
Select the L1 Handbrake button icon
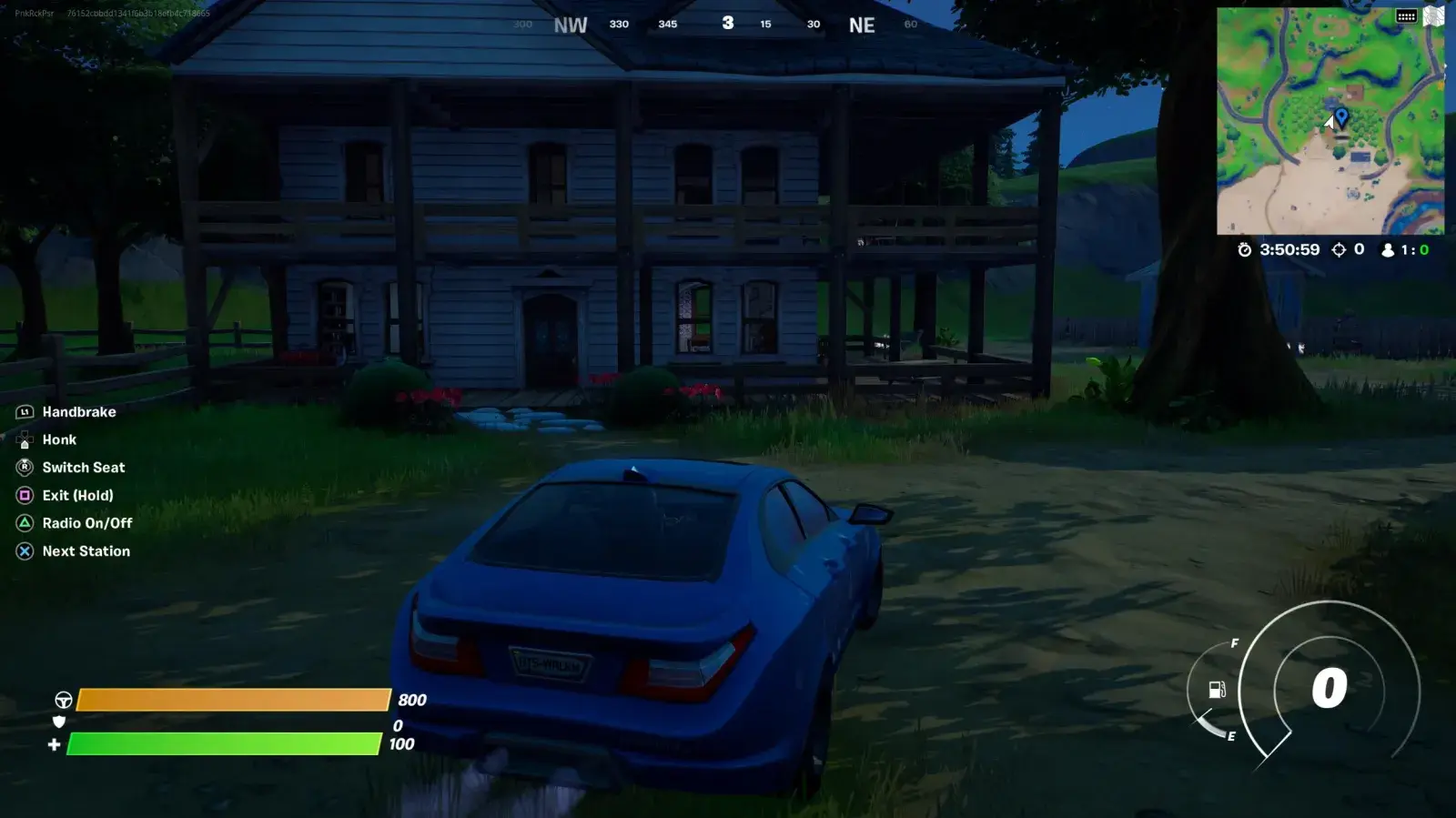[x=25, y=411]
